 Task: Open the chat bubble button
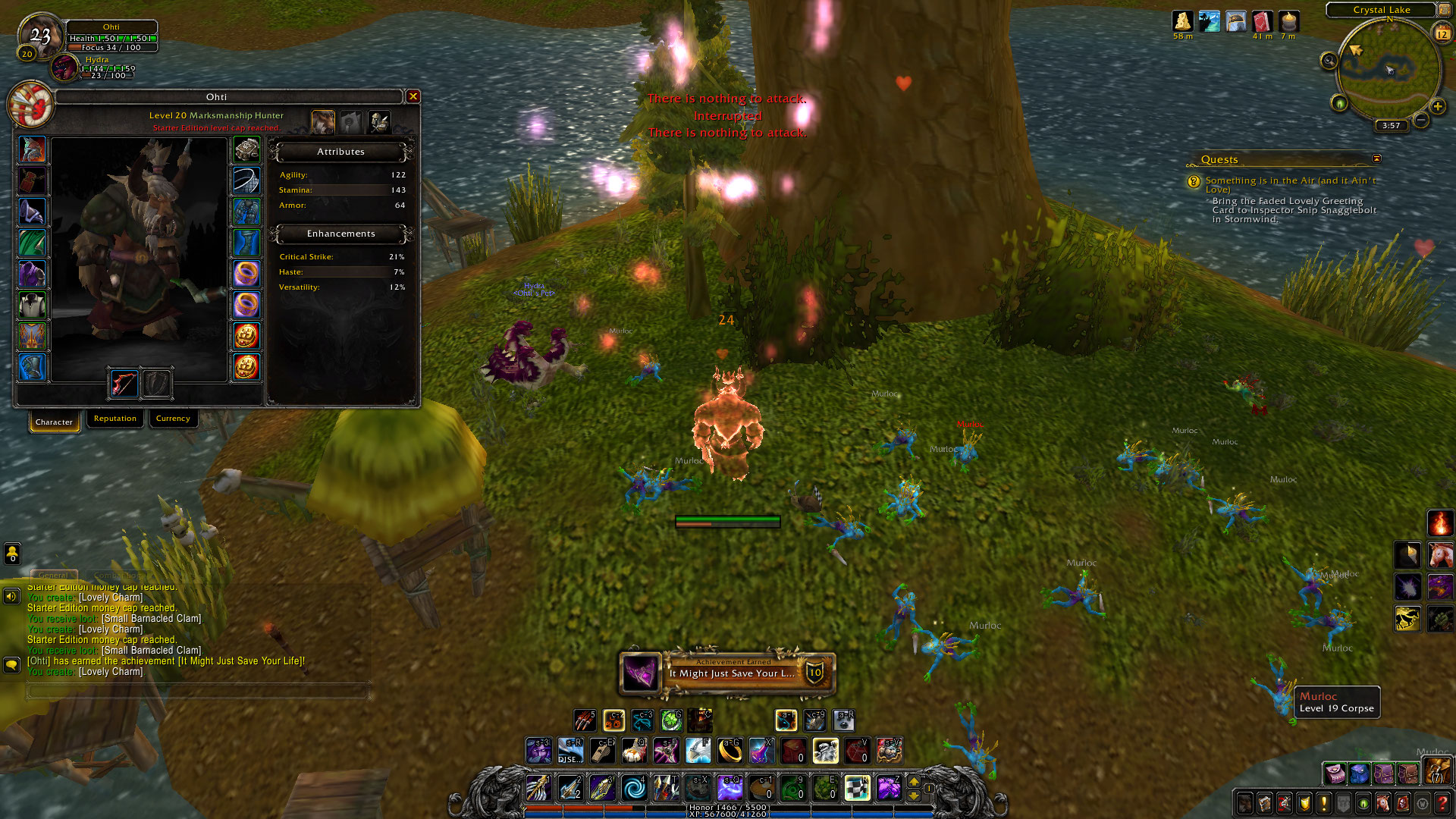point(11,665)
